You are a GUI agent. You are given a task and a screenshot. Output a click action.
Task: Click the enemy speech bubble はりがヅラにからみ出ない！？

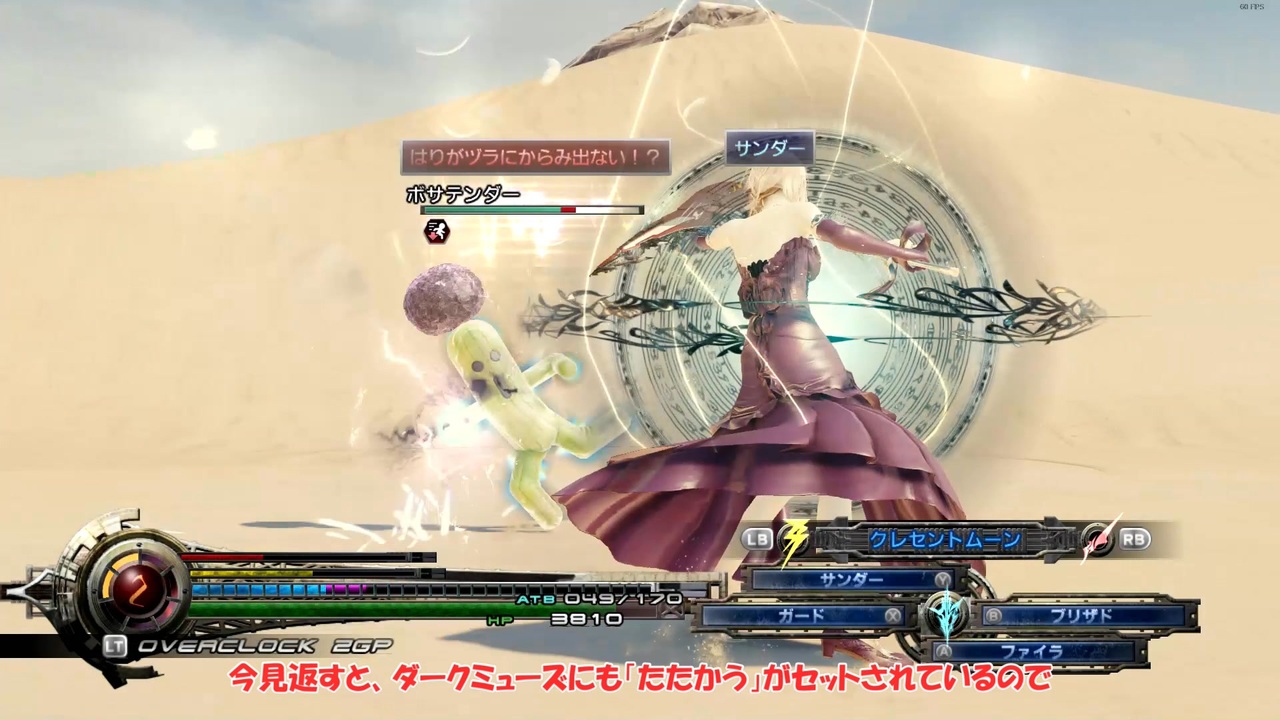click(536, 157)
